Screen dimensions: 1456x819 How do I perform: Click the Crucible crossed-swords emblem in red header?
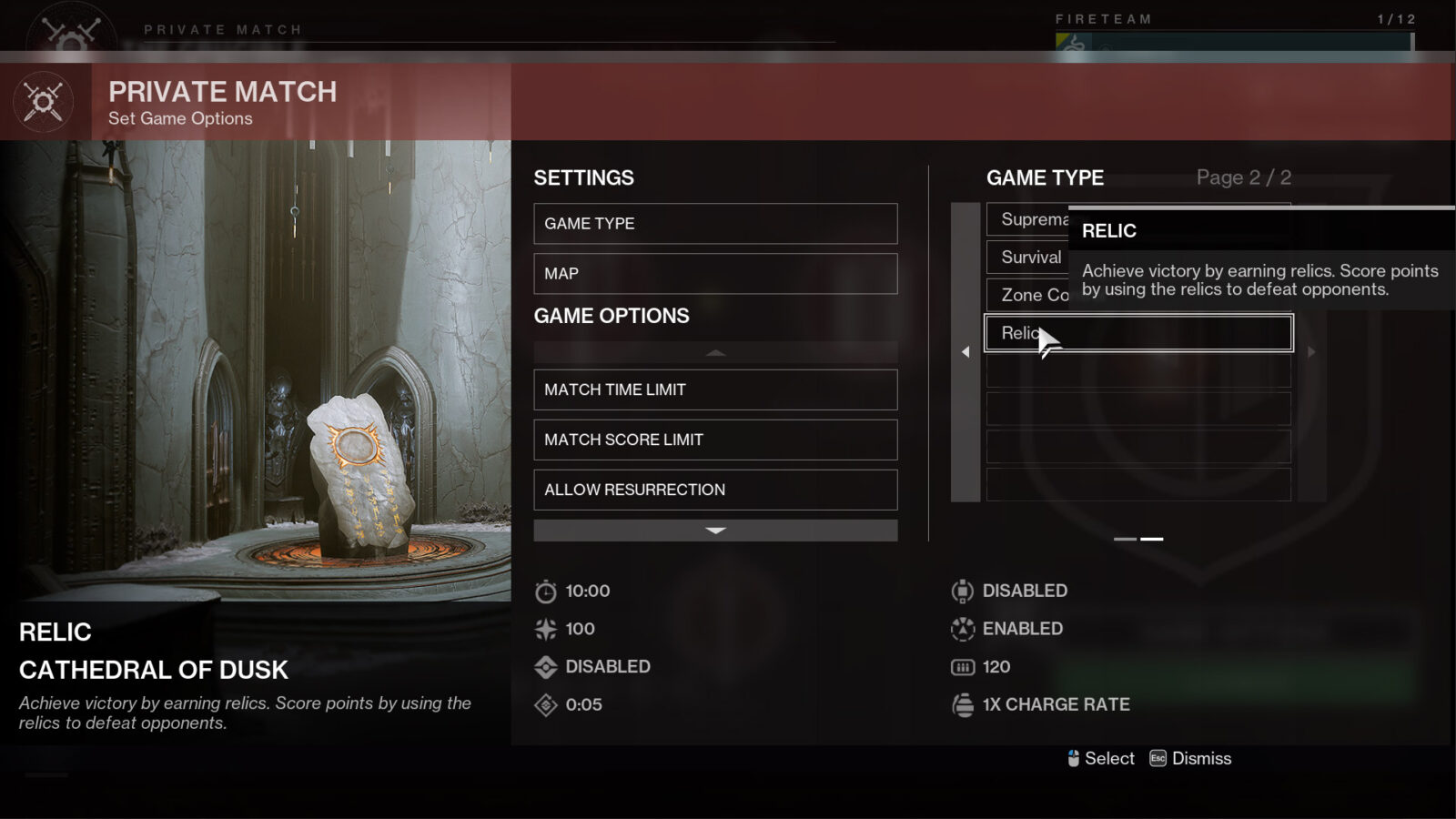pos(44,102)
